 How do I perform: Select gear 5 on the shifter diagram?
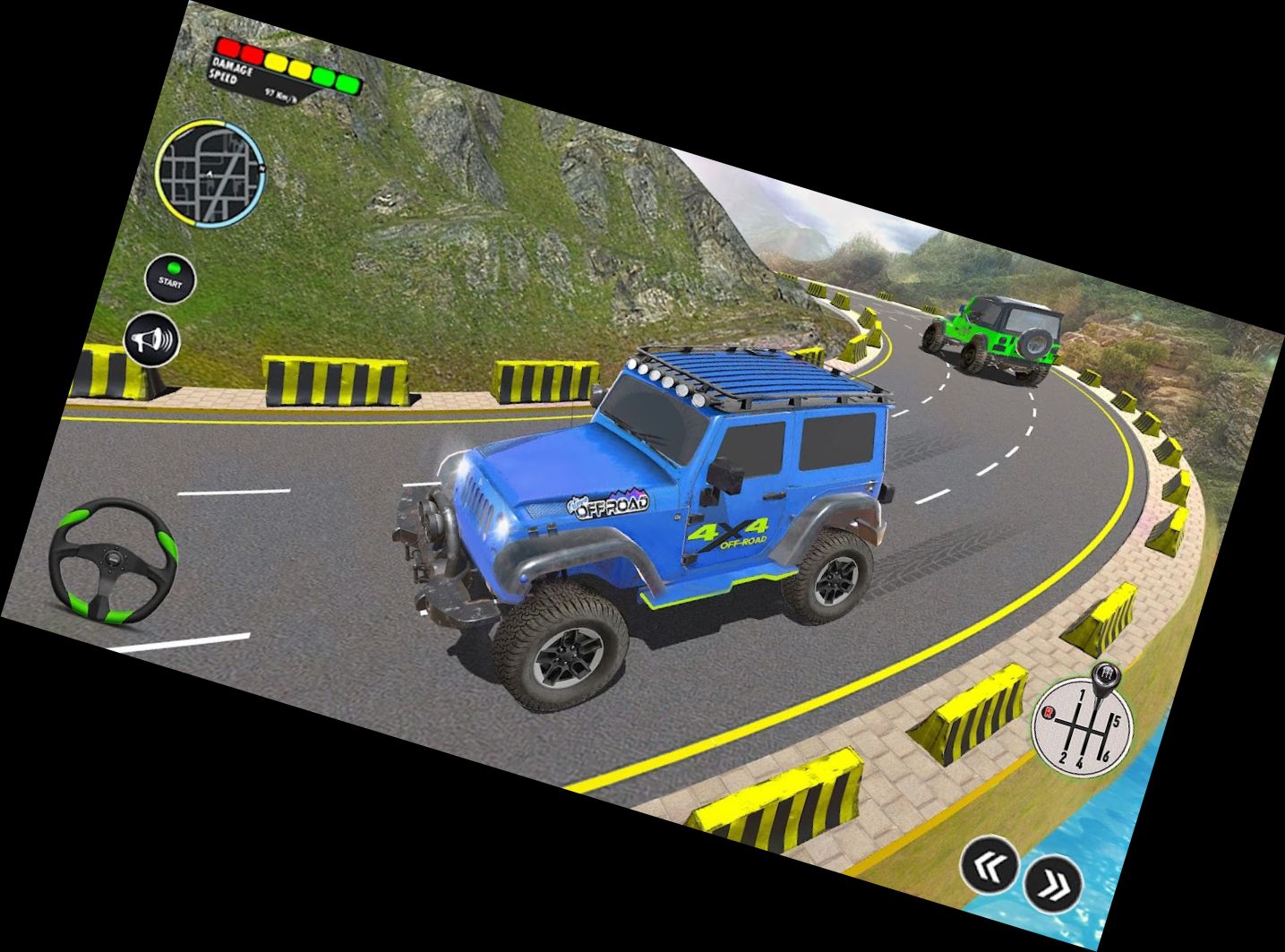[1117, 721]
